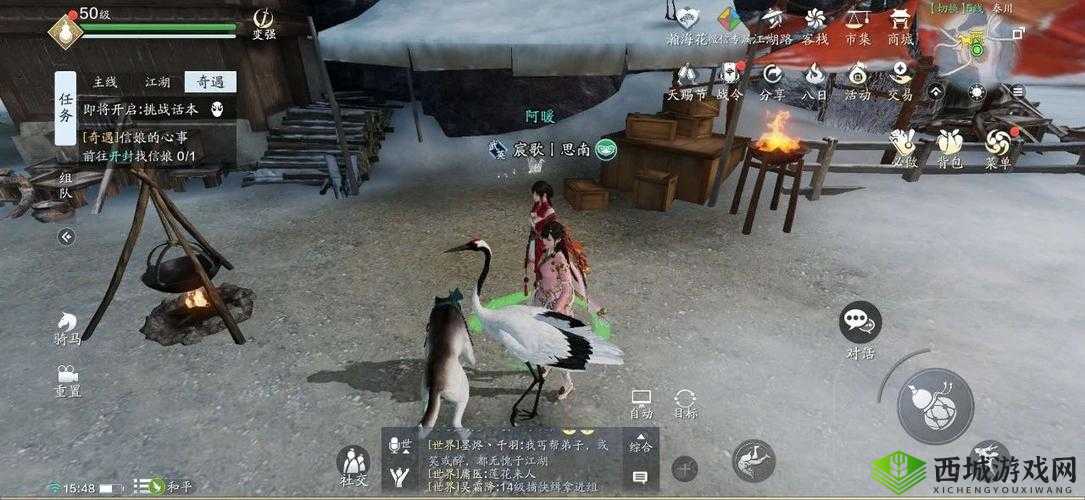The height and width of the screenshot is (500, 1085).
Task: Switch to the 主线 quest tab
Action: (x=106, y=82)
